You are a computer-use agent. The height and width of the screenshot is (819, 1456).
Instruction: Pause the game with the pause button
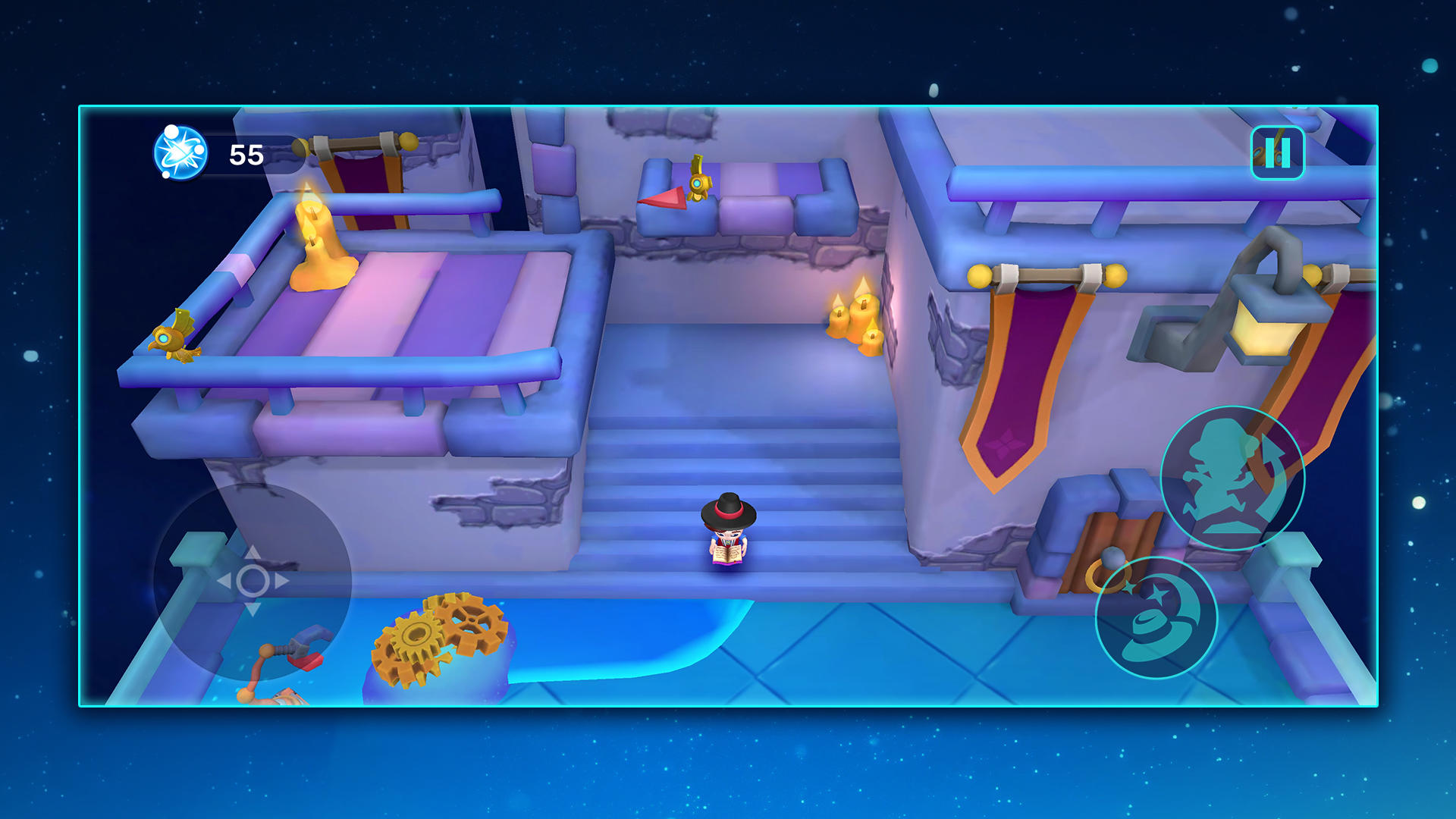(1277, 153)
